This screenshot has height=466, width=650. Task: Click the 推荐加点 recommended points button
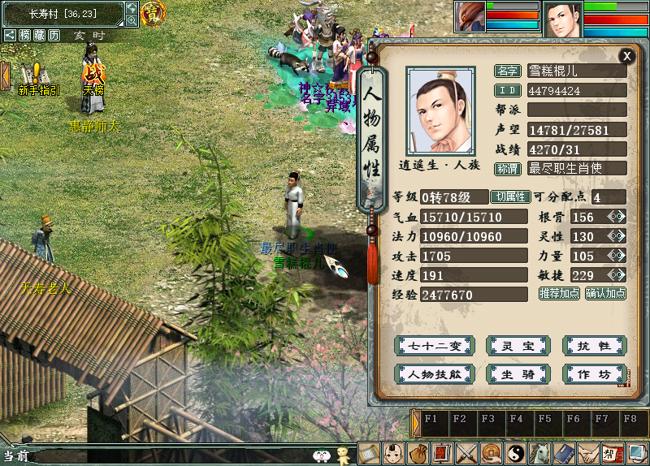[x=559, y=294]
